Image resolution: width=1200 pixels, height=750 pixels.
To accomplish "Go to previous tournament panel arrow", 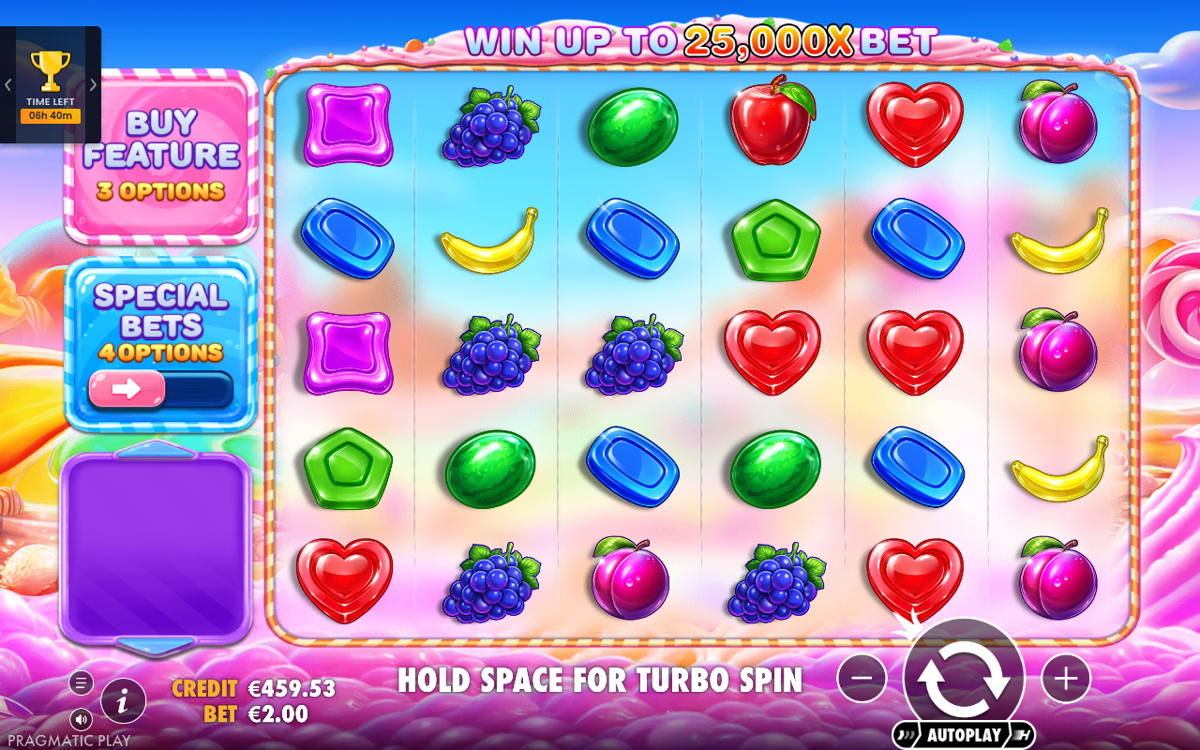I will (7, 85).
